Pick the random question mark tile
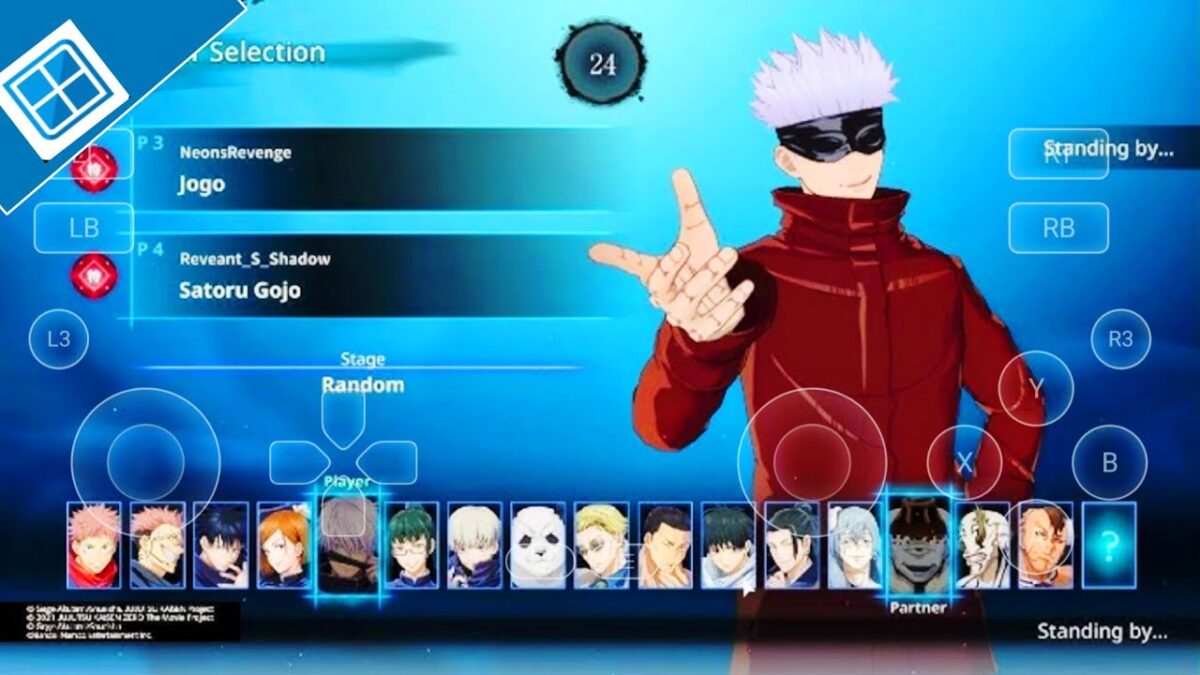Image resolution: width=1200 pixels, height=675 pixels. pos(1109,545)
